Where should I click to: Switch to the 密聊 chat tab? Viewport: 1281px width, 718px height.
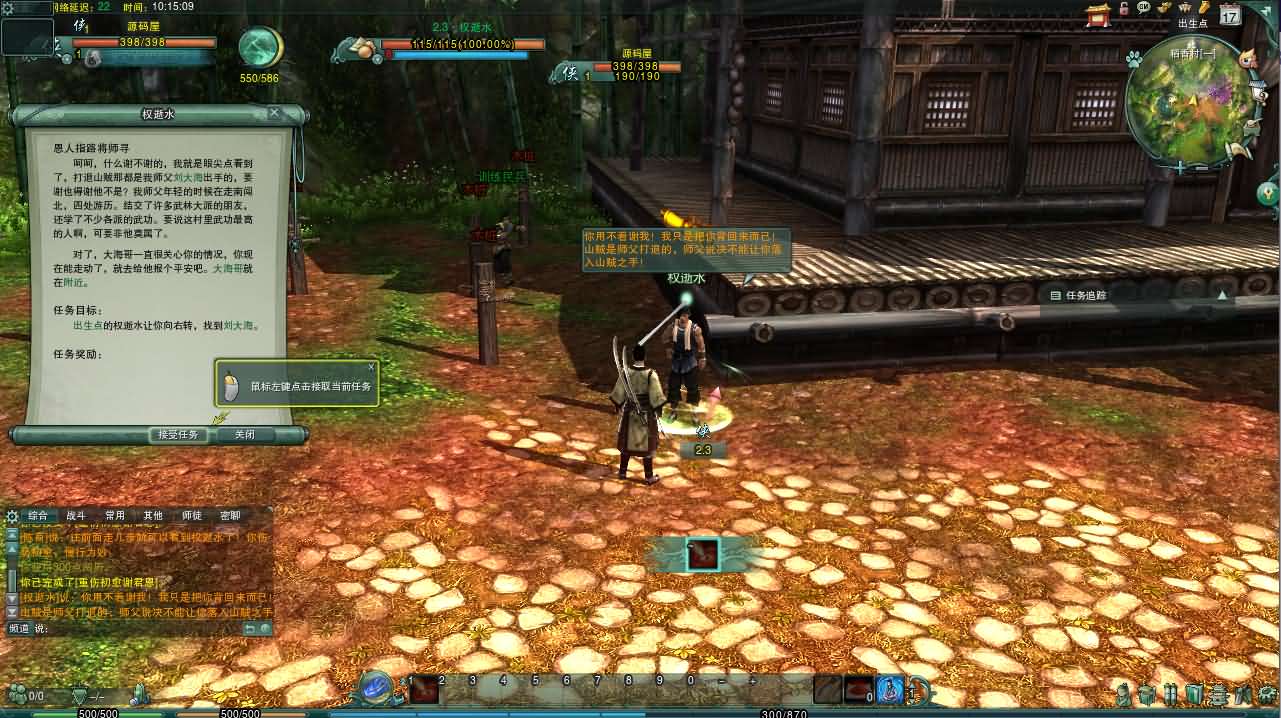230,516
